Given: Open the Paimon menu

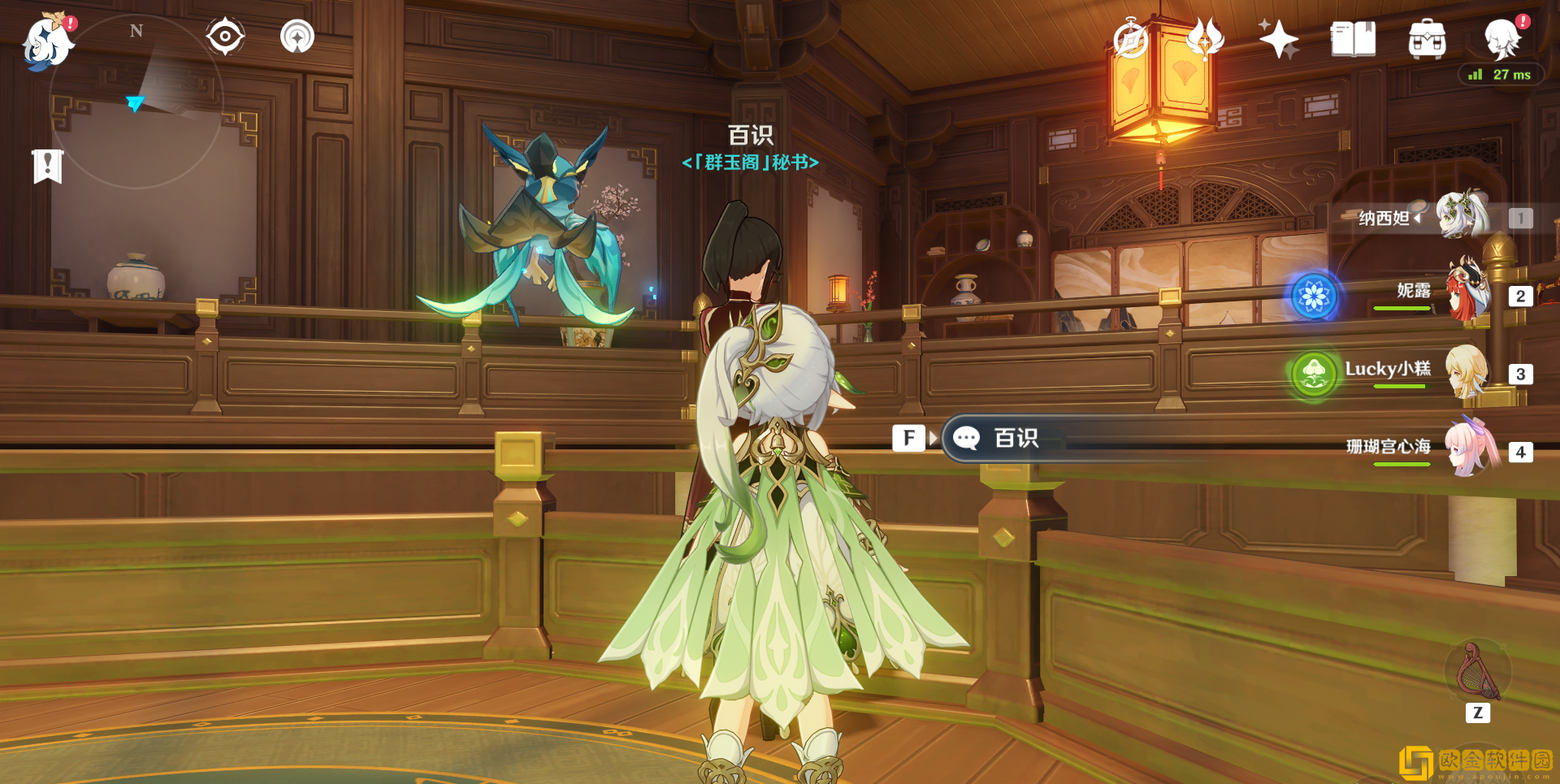Looking at the screenshot, I should 47,42.
